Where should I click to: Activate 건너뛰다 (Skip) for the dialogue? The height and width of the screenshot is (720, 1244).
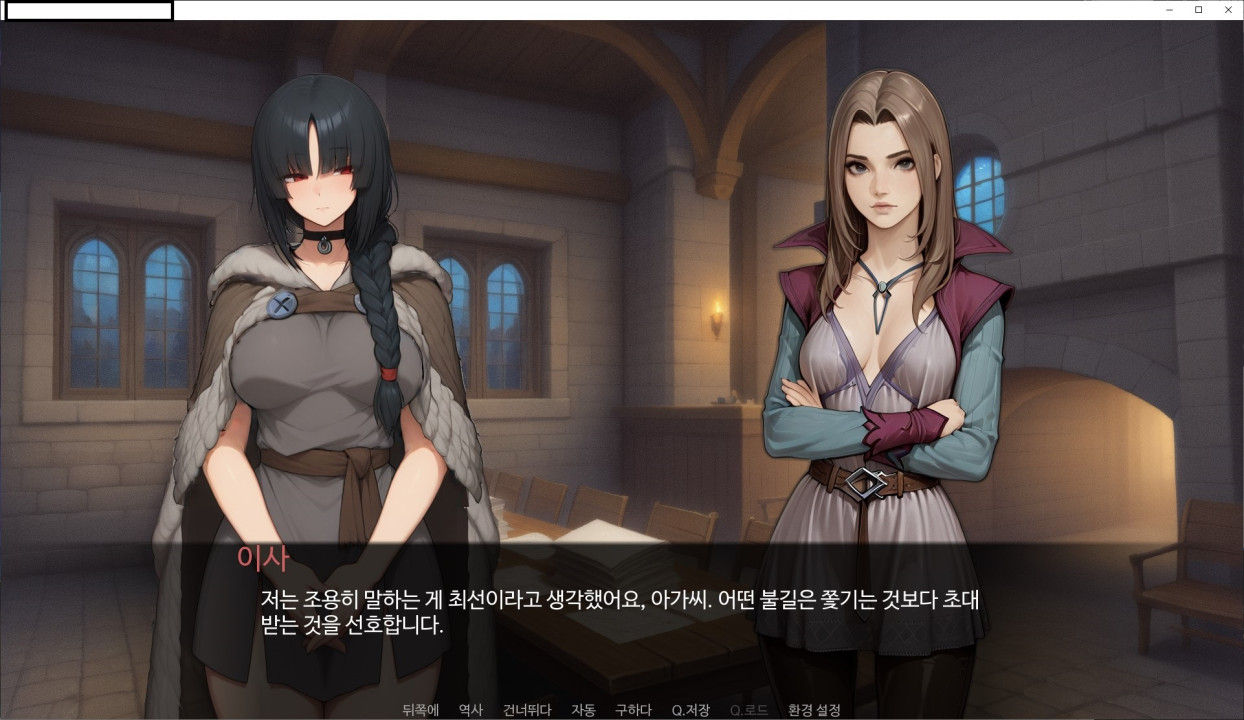tap(527, 710)
